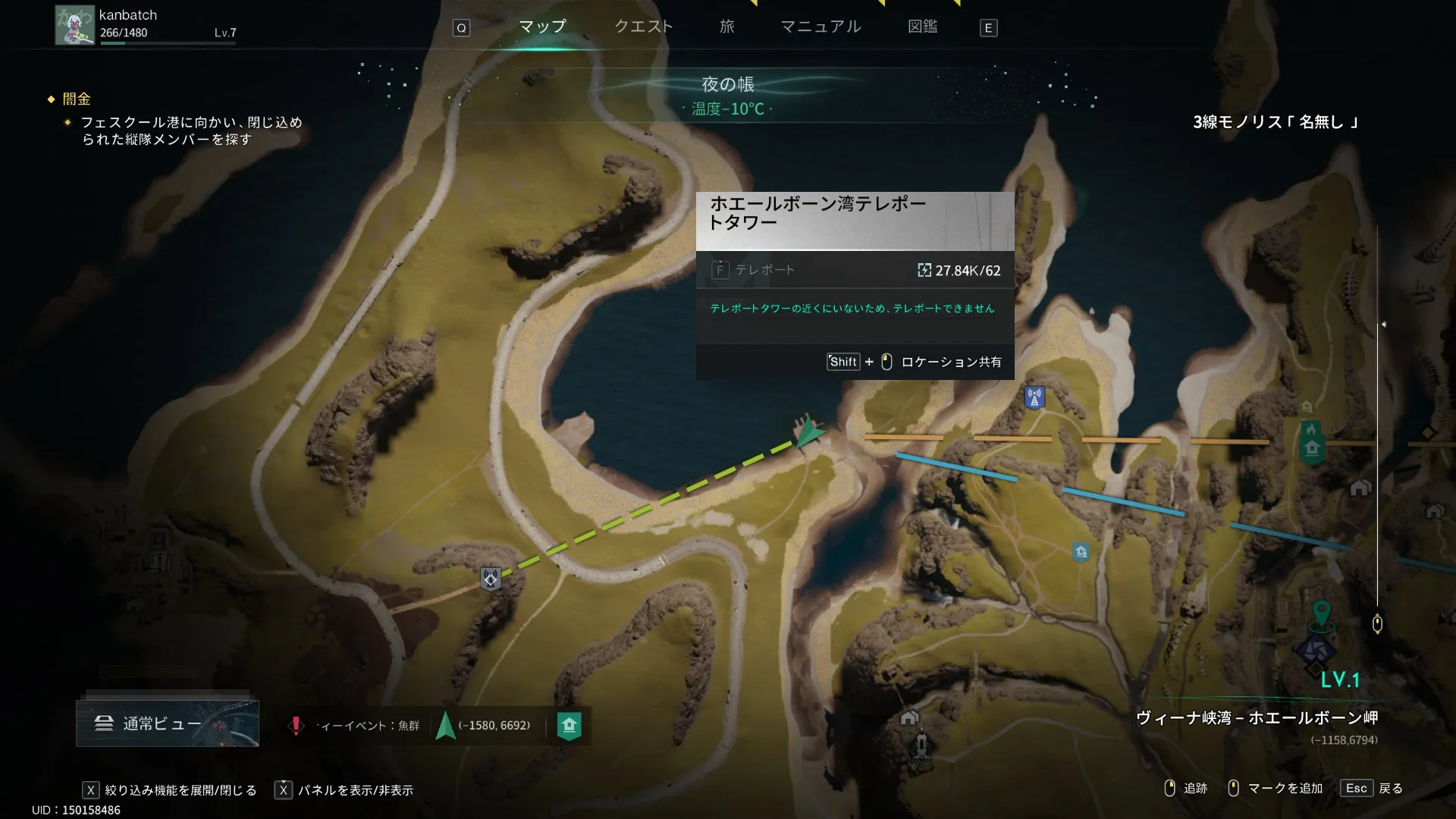Select the 闇金 quest tracker entry

tap(77, 99)
